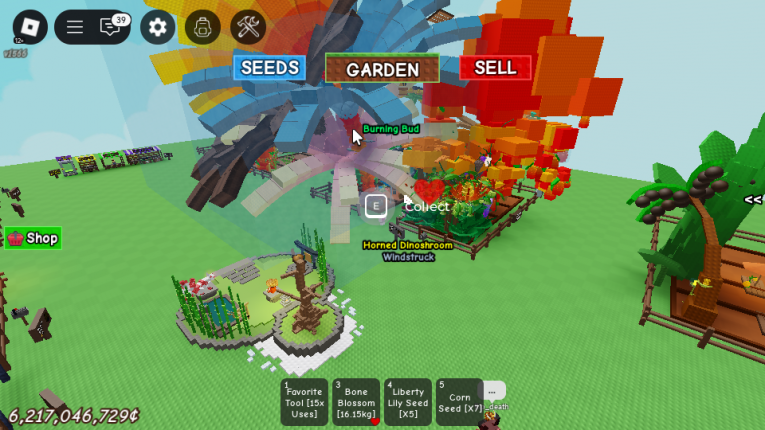Go to the GARDEN button

tap(382, 69)
